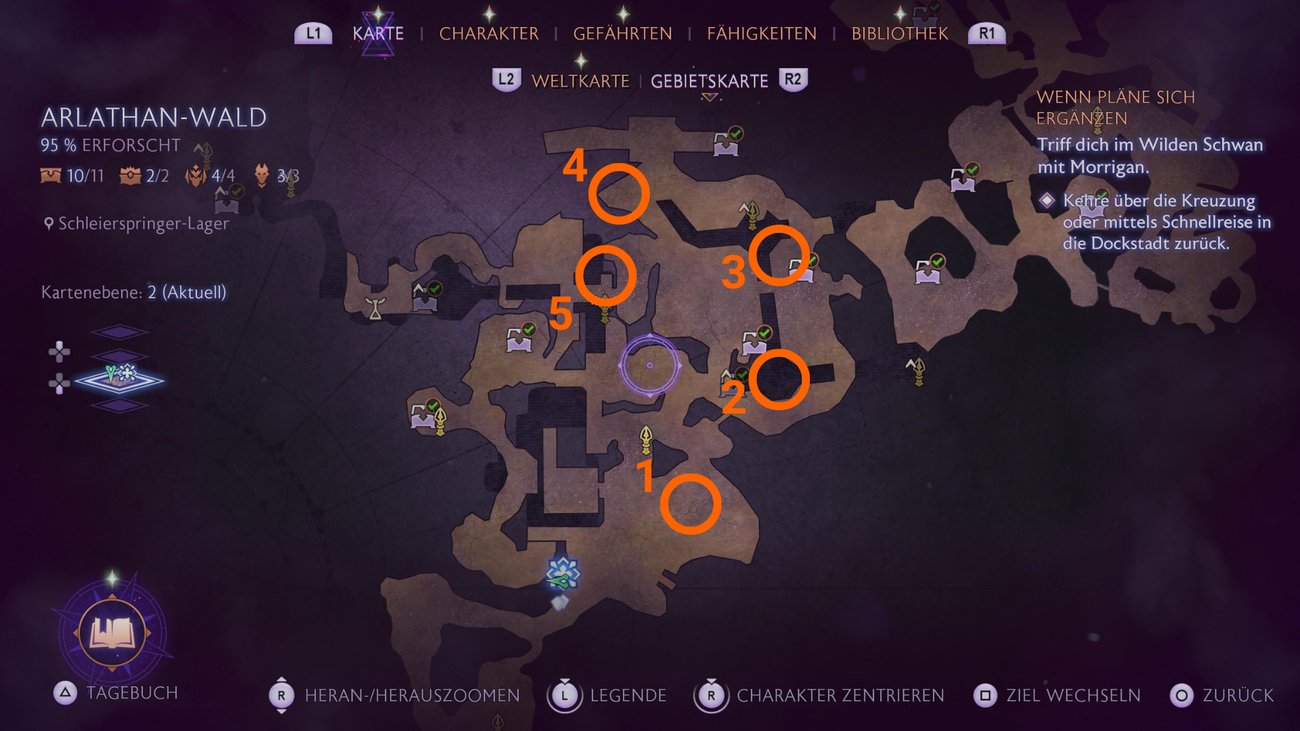Screen dimensions: 1300x731
Task: Select the Gebietskarte view
Action: click(x=709, y=81)
